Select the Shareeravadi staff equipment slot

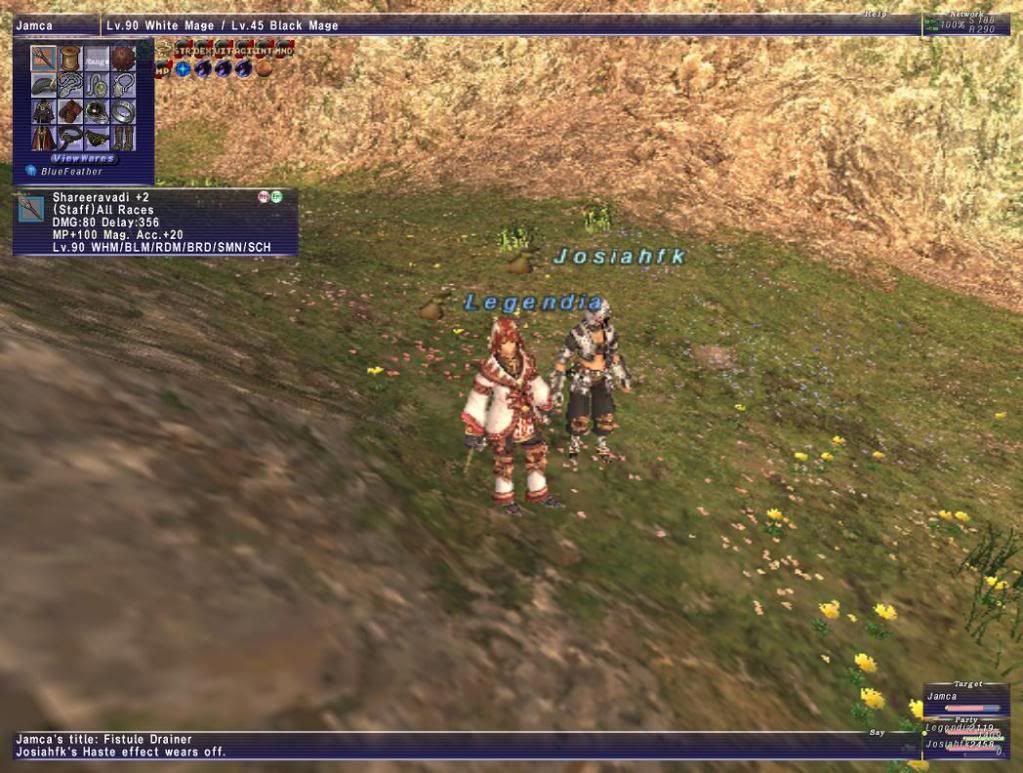click(43, 58)
